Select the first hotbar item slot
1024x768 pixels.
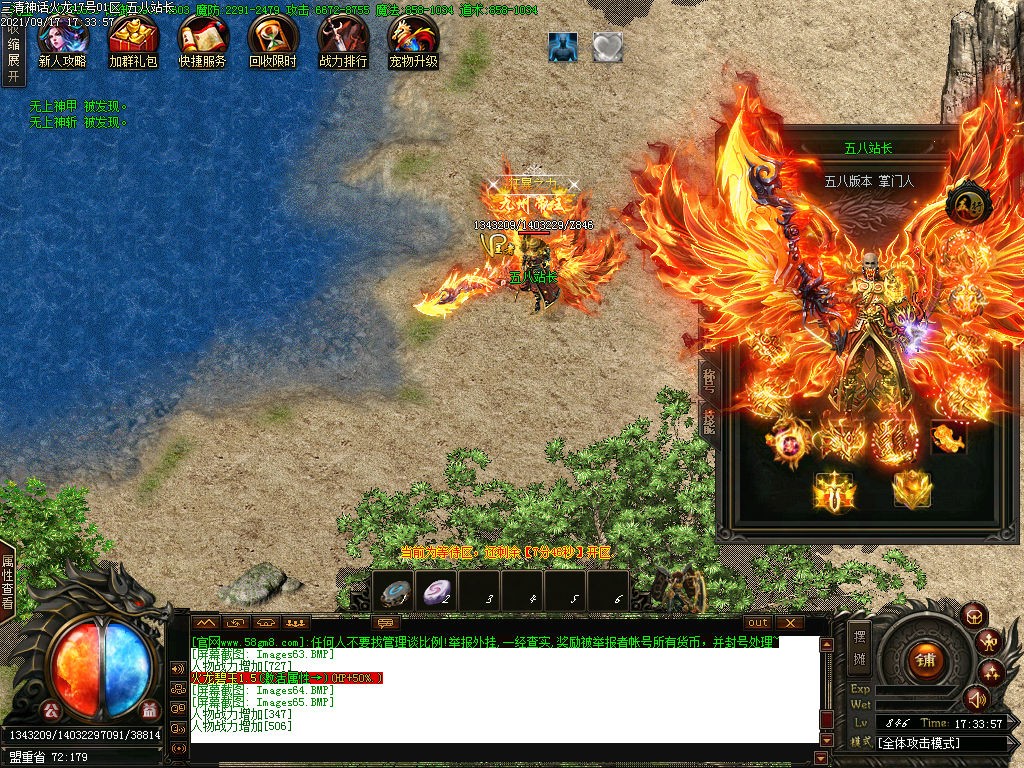pyautogui.click(x=394, y=591)
